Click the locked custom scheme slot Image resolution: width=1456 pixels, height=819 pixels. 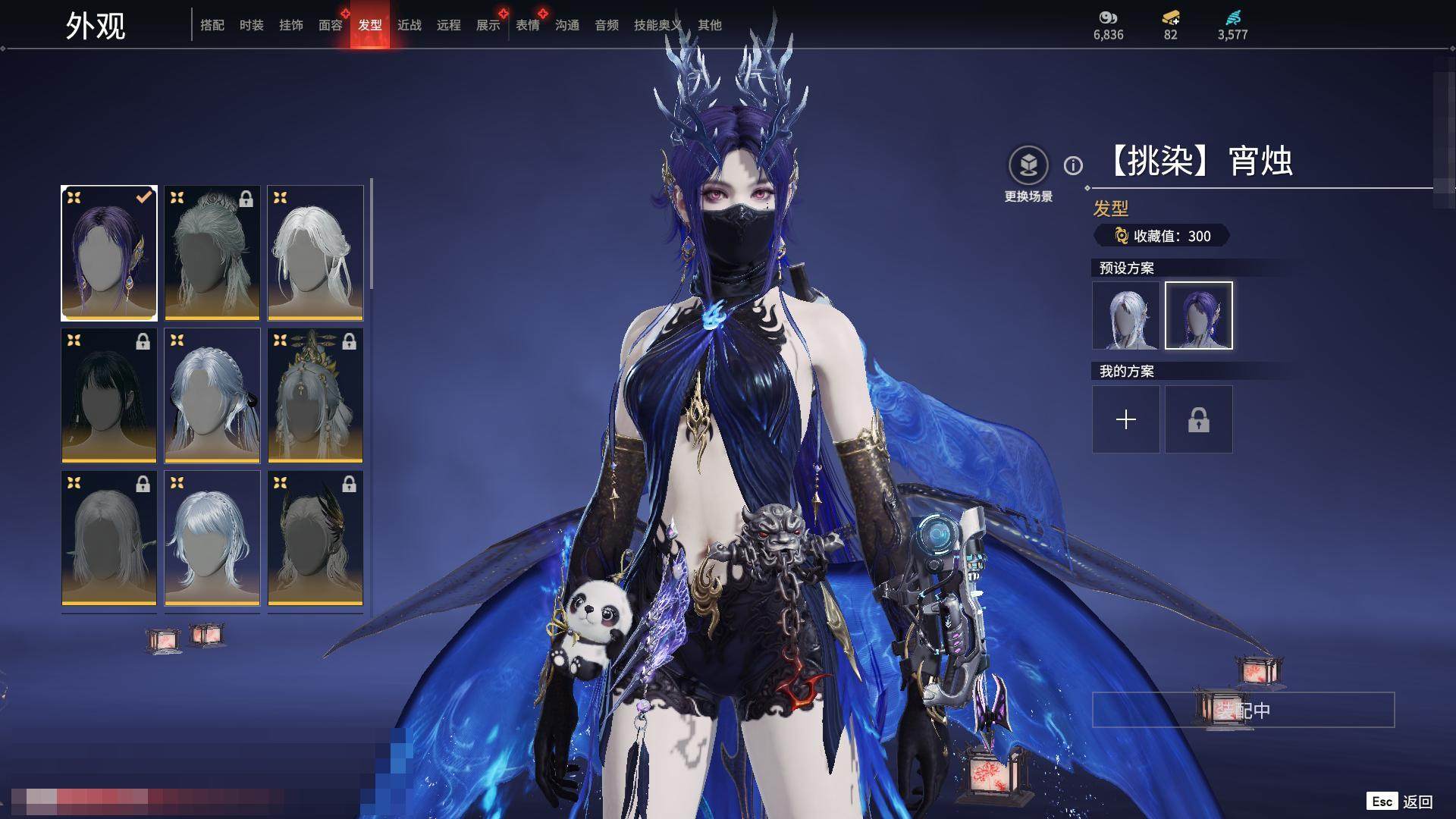pyautogui.click(x=1199, y=419)
